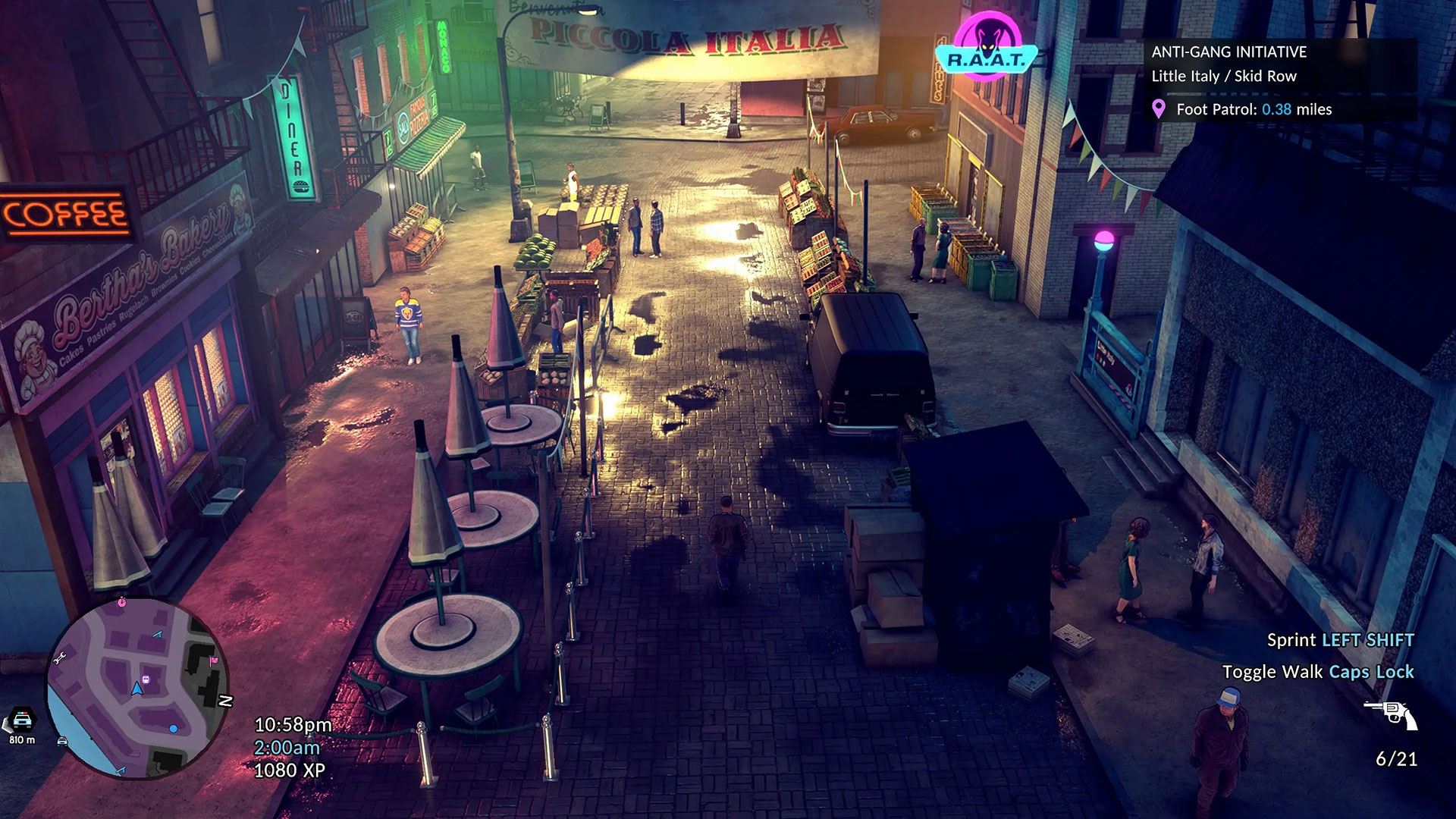Viewport: 1456px width, 819px height.
Task: Select the revolver weapon icon
Action: (1391, 714)
